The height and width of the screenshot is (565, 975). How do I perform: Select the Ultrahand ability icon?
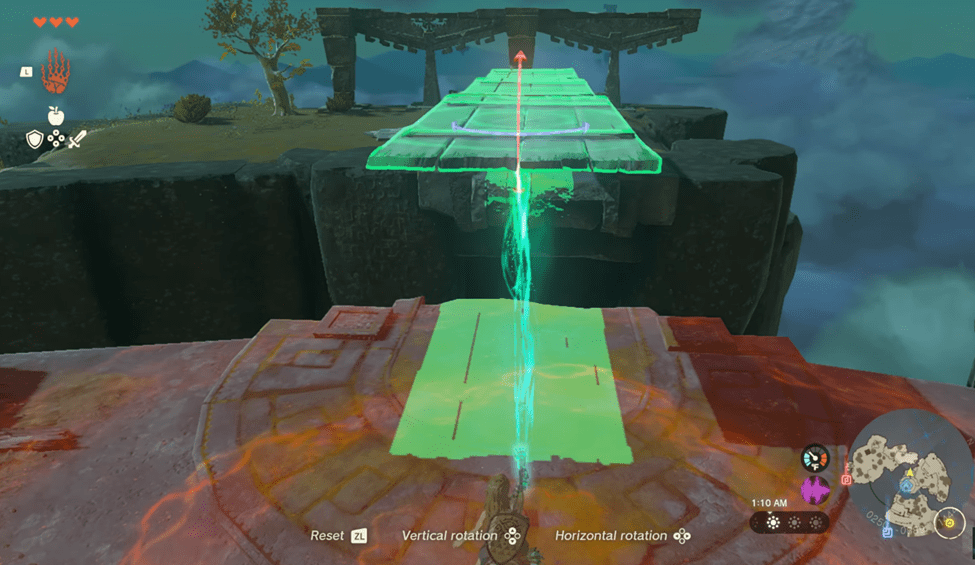click(x=58, y=71)
